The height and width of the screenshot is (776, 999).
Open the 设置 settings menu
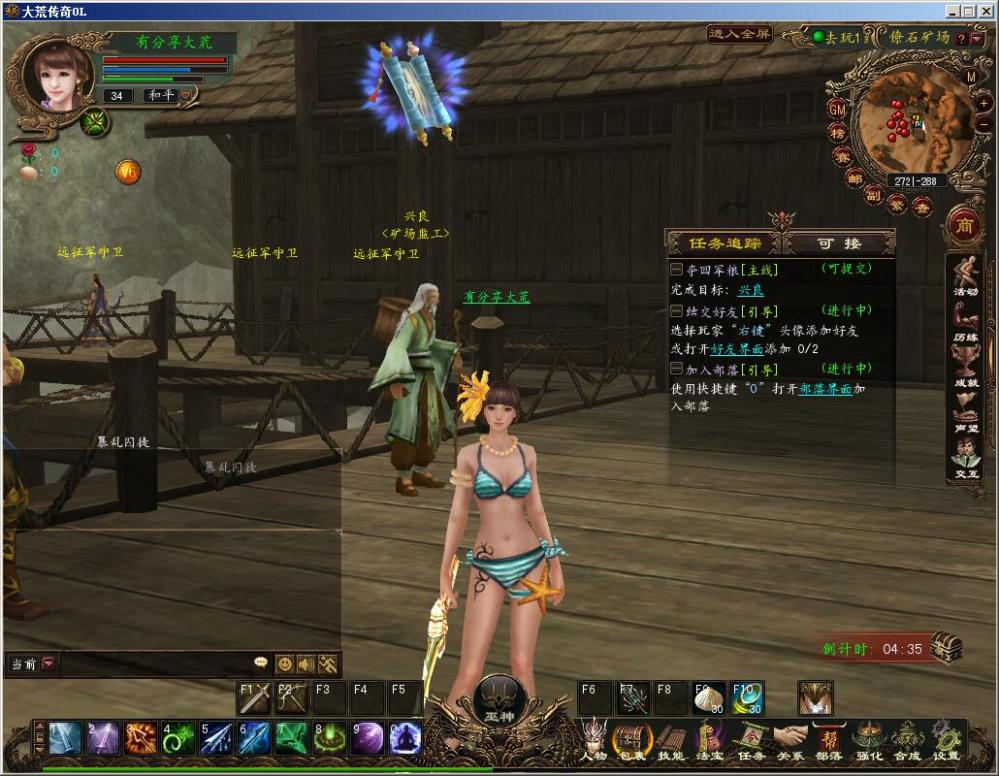946,740
